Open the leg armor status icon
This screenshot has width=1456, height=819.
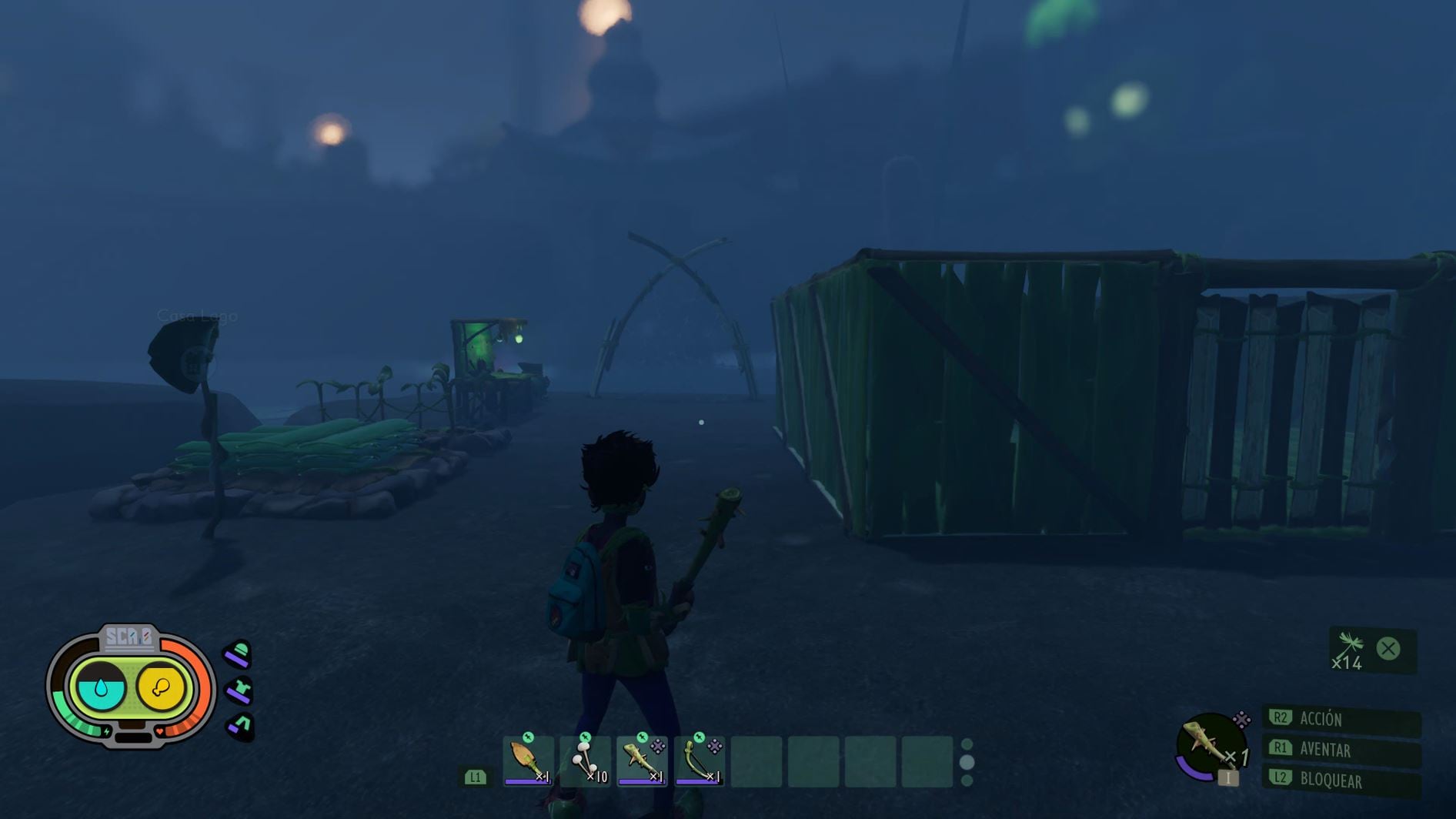tap(241, 725)
